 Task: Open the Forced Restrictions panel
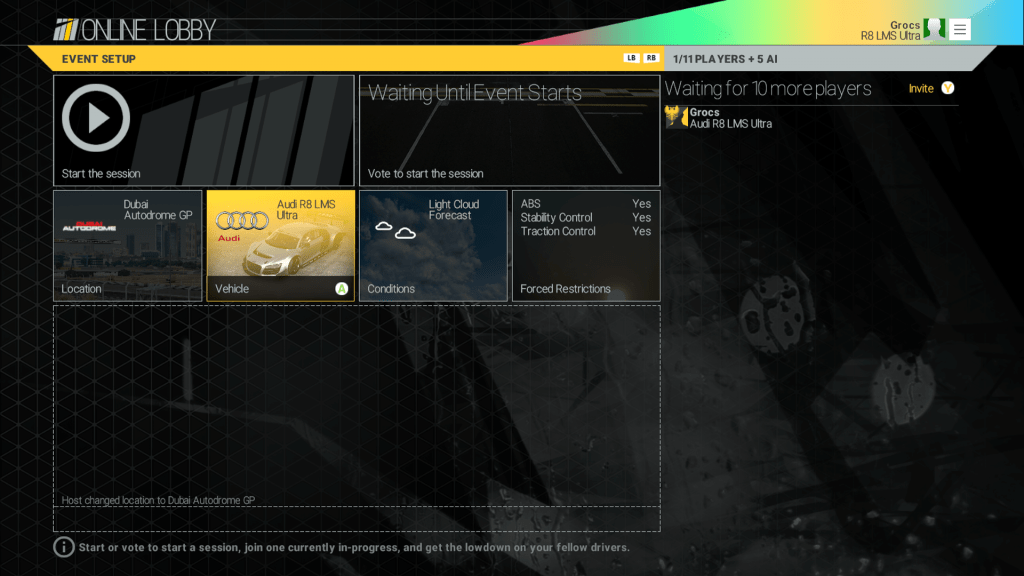point(585,245)
